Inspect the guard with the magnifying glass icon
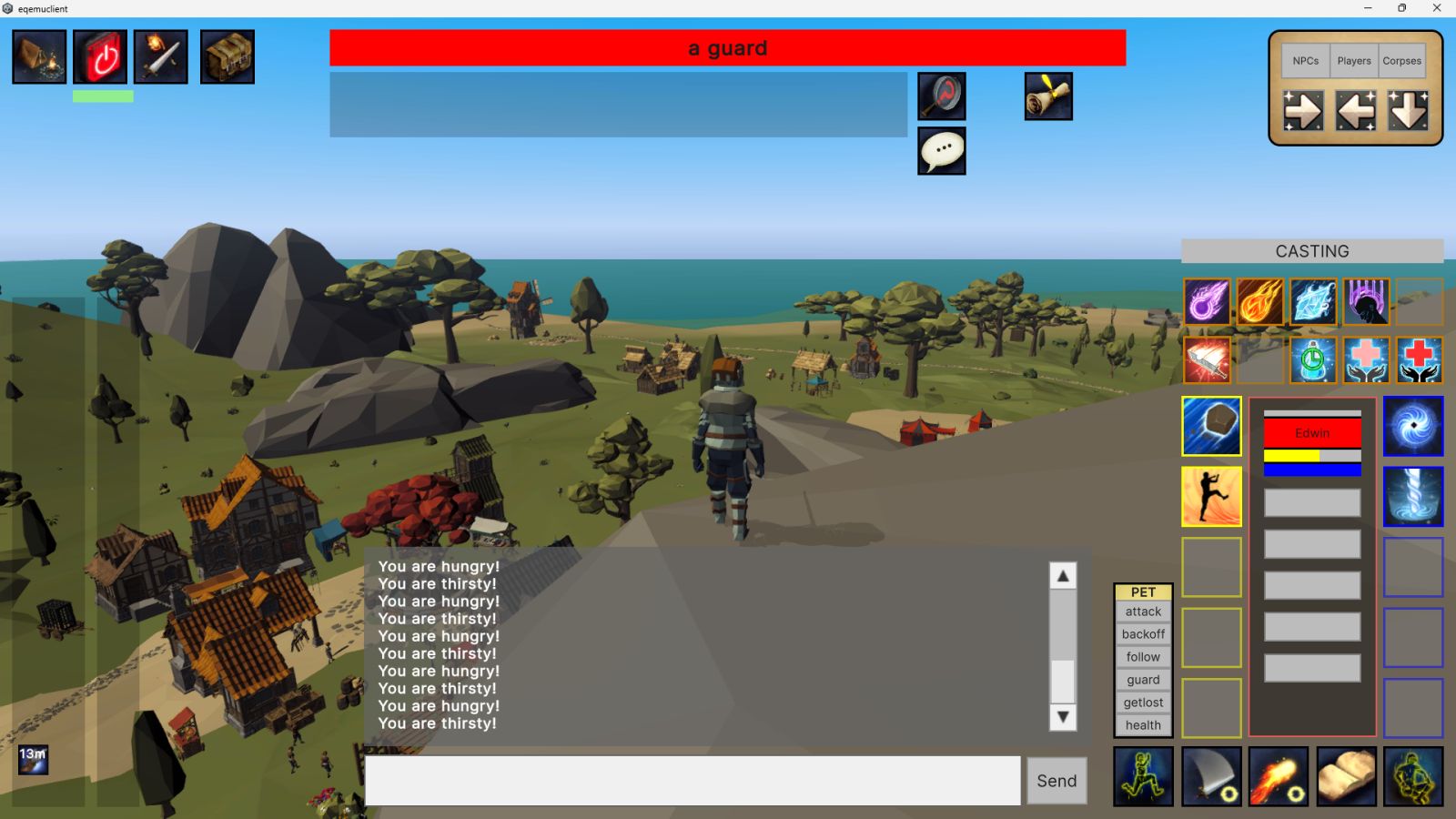This screenshot has height=819, width=1456. click(941, 96)
